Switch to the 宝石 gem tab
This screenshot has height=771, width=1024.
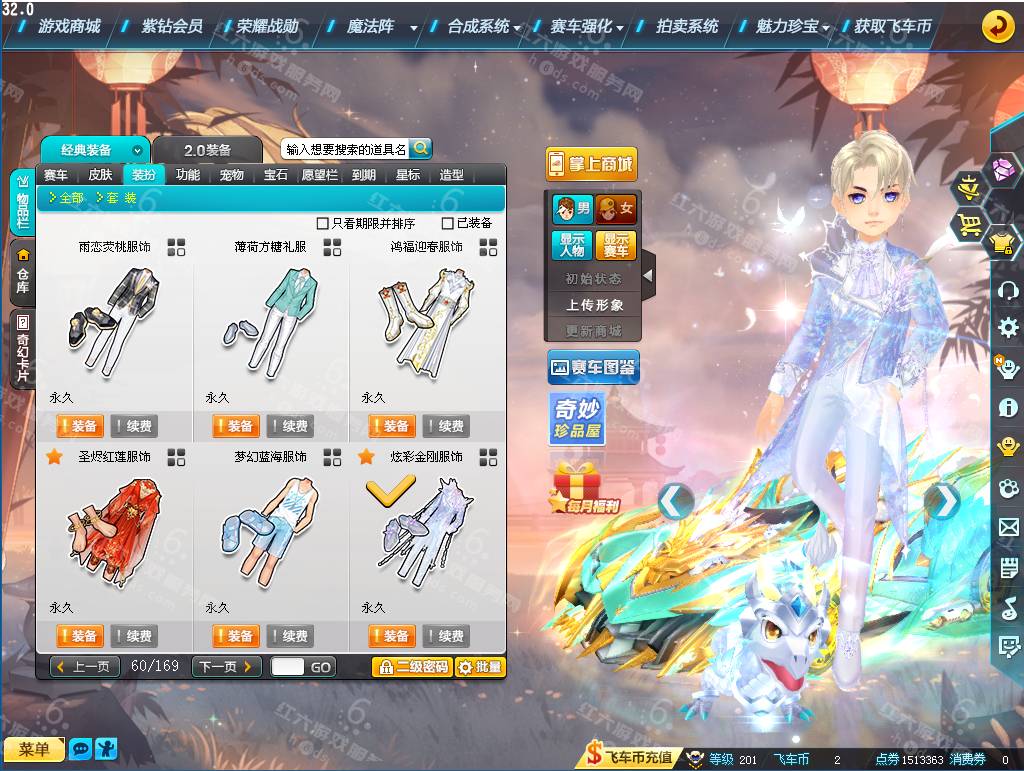[276, 175]
